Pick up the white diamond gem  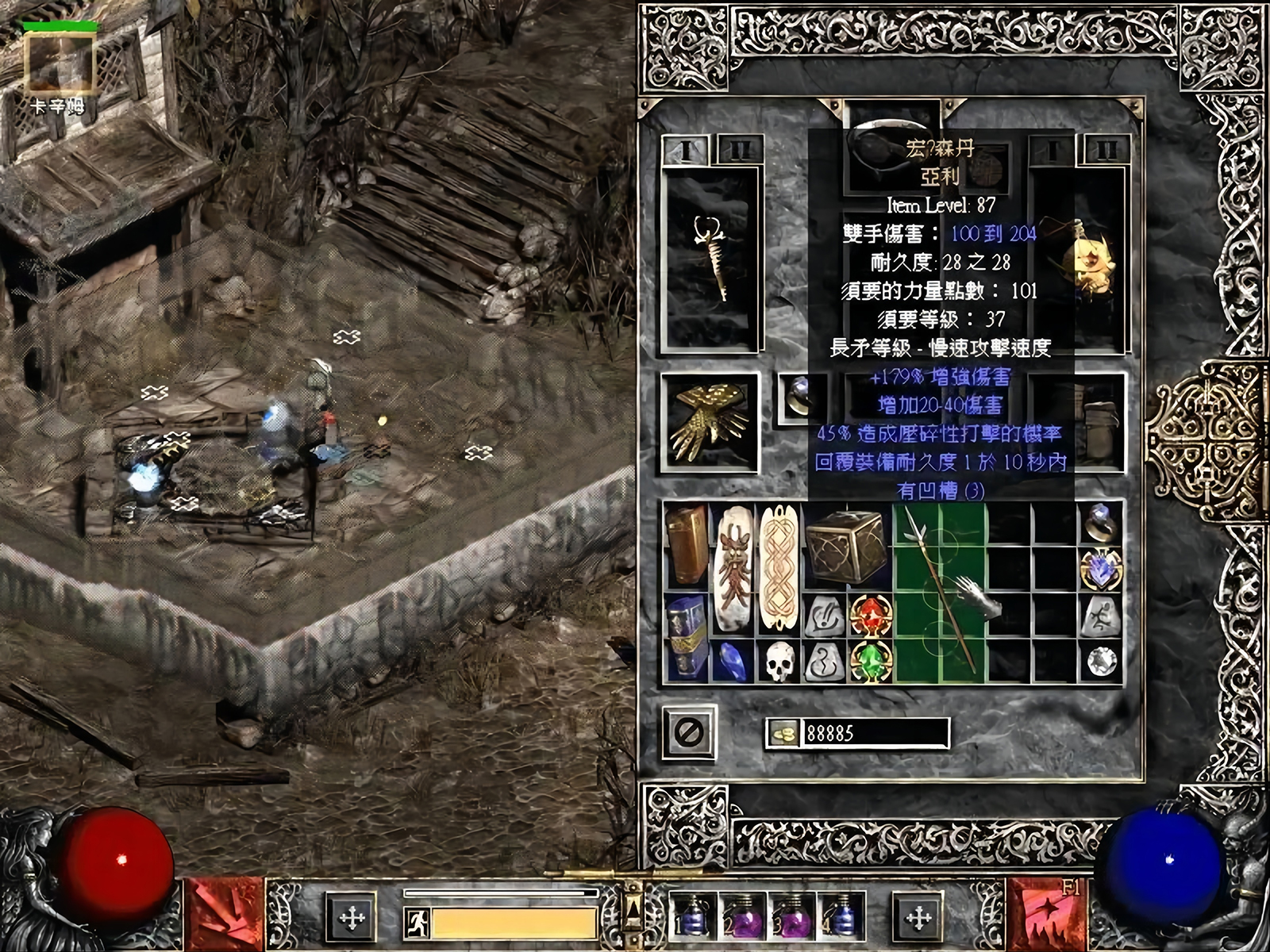1102,661
